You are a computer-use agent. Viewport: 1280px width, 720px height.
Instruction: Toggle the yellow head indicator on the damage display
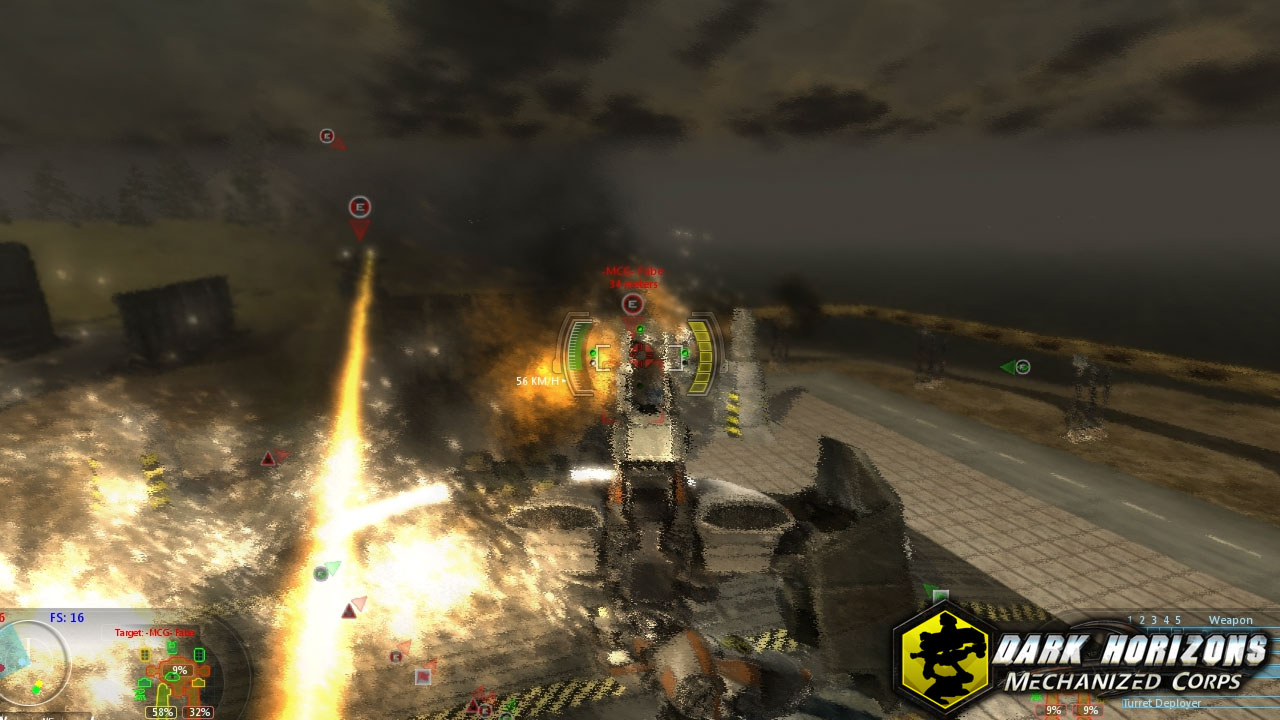(144, 654)
